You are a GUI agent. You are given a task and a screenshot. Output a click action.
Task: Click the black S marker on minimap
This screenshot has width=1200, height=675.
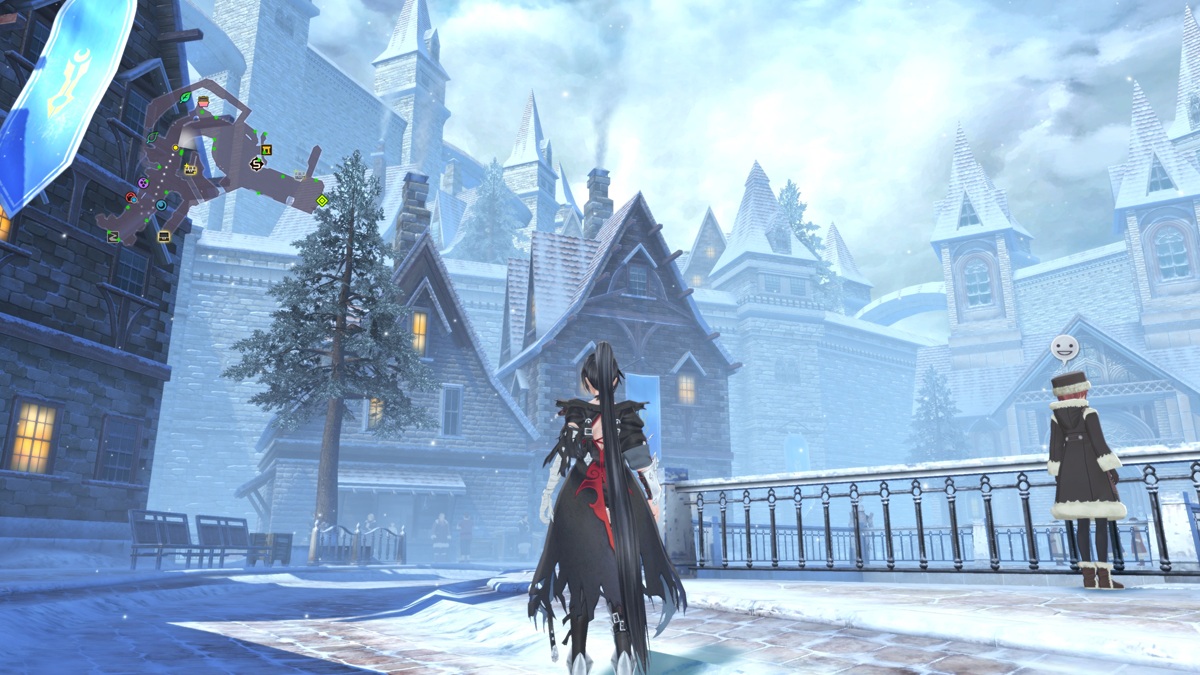click(x=256, y=164)
